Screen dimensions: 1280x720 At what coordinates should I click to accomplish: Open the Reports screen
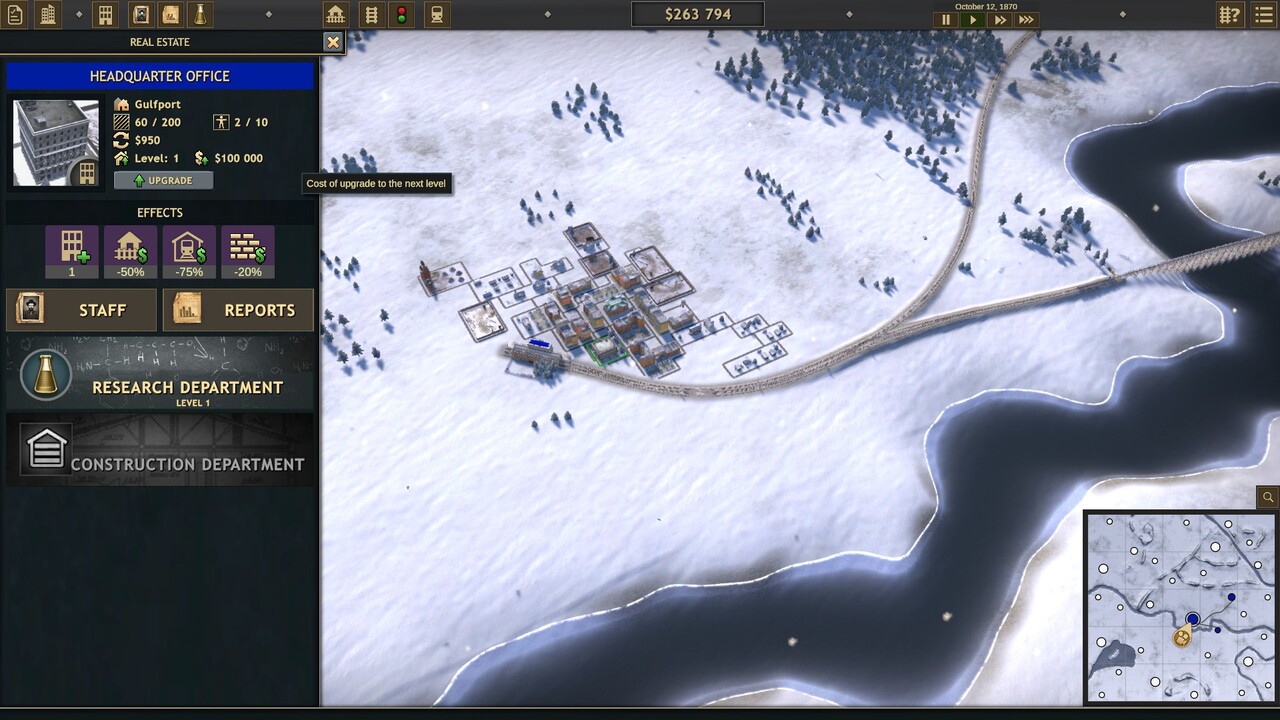238,310
